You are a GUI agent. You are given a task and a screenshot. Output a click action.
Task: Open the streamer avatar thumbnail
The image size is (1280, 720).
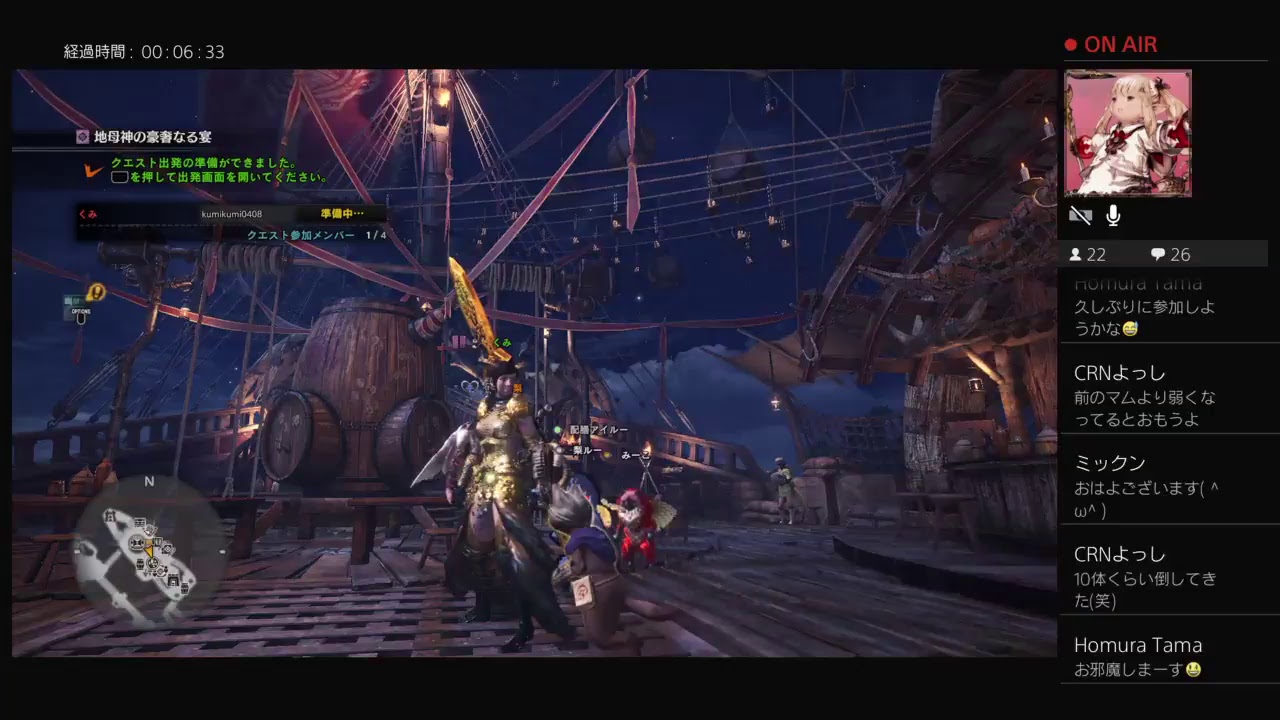tap(1130, 133)
